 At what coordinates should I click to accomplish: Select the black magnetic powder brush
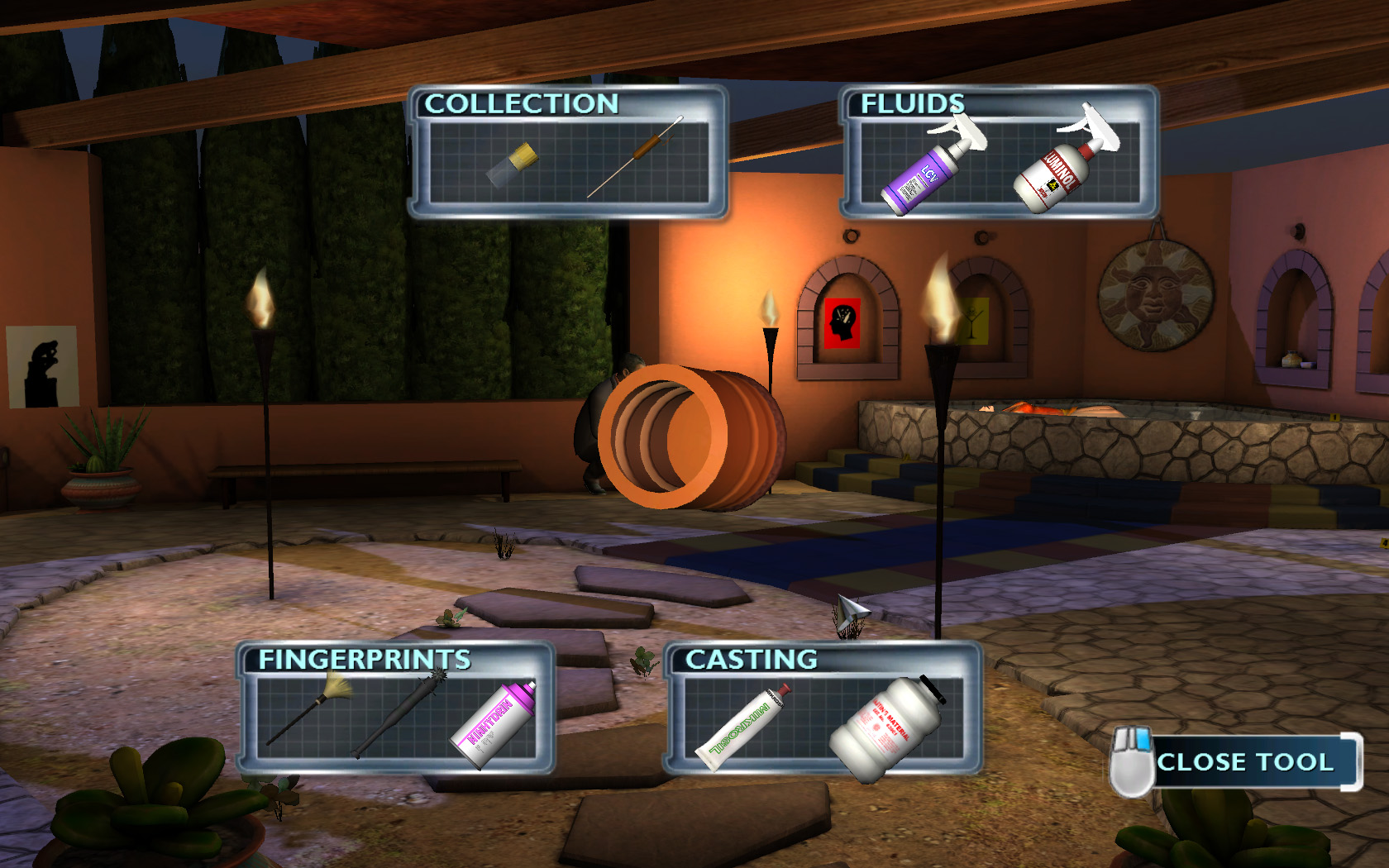click(x=403, y=713)
